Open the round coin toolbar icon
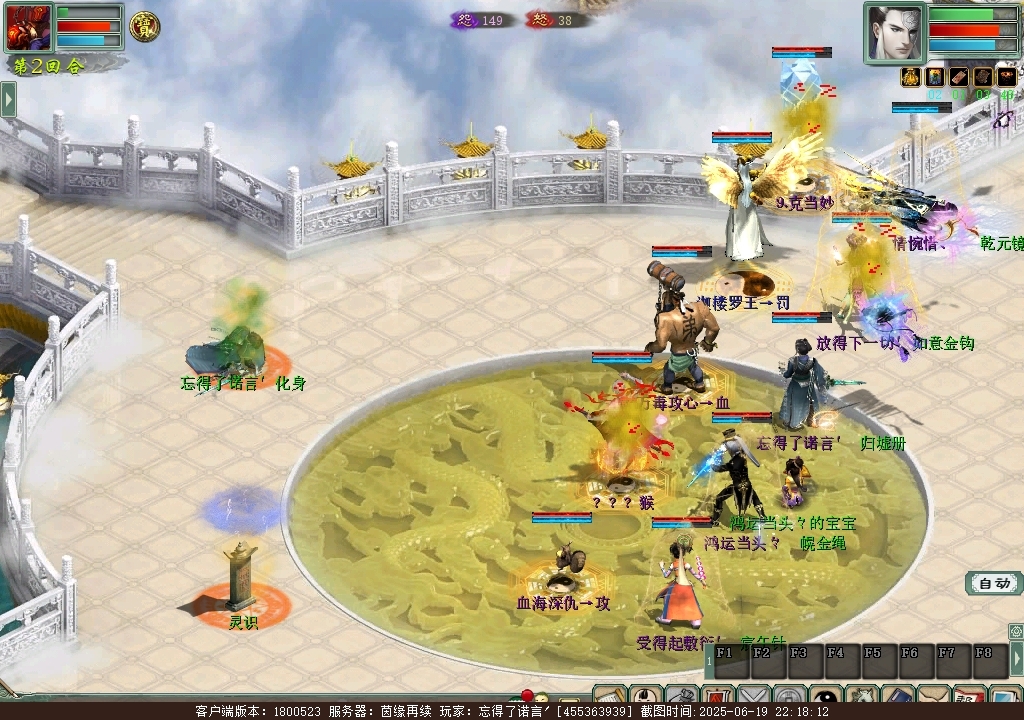Screen dimensions: 1024x720 (790, 696)
